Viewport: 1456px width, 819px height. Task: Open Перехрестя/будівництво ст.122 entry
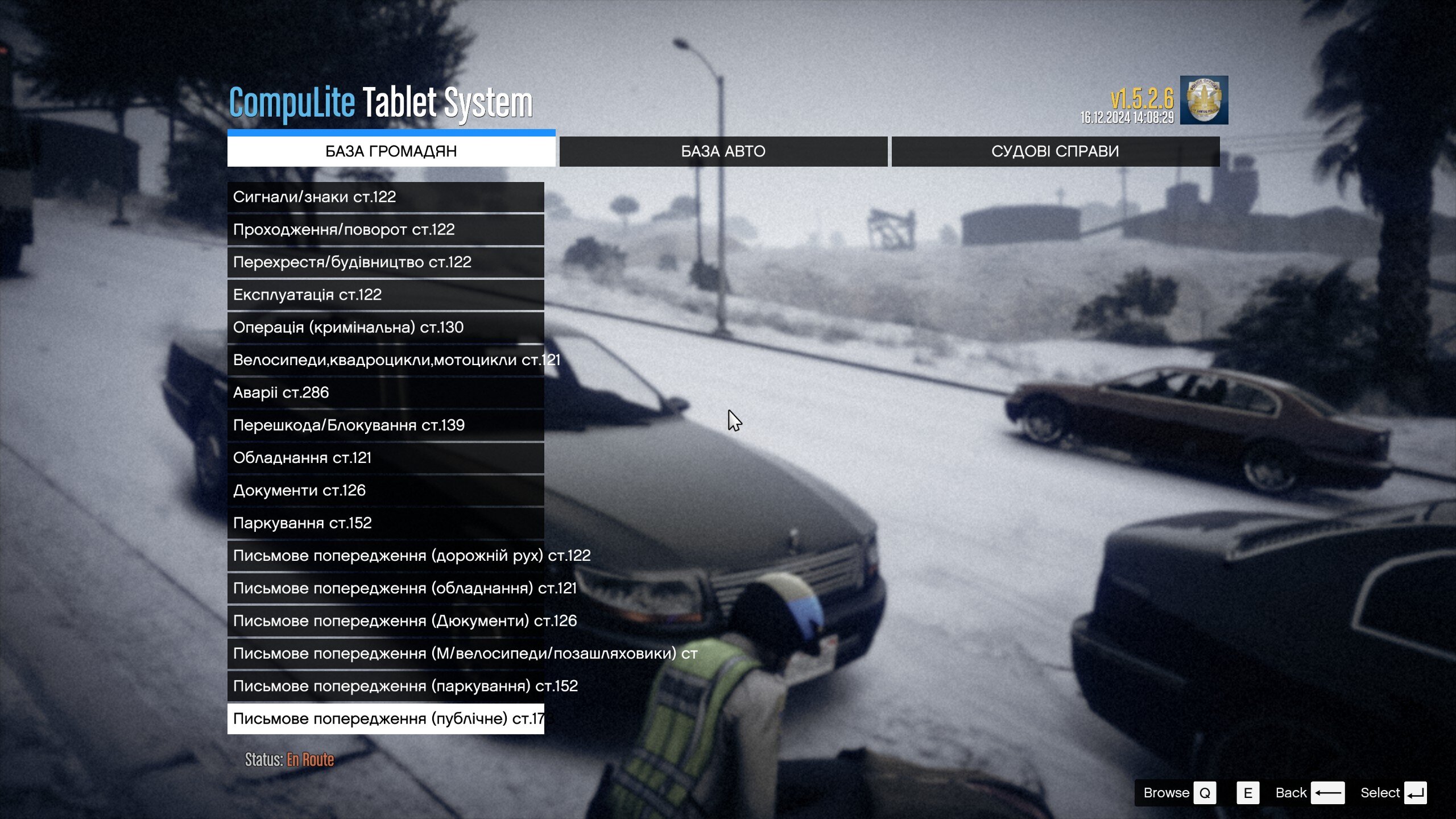386,262
